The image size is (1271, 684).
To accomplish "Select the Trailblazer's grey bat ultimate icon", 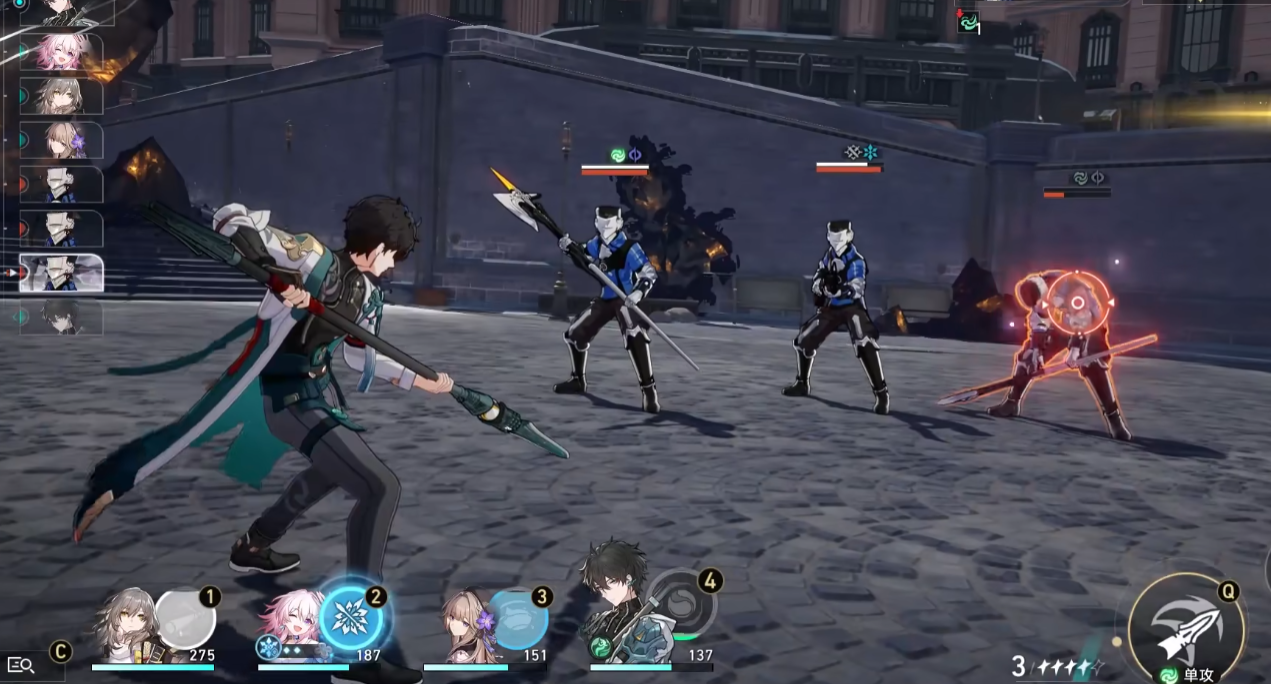I will [x=186, y=619].
